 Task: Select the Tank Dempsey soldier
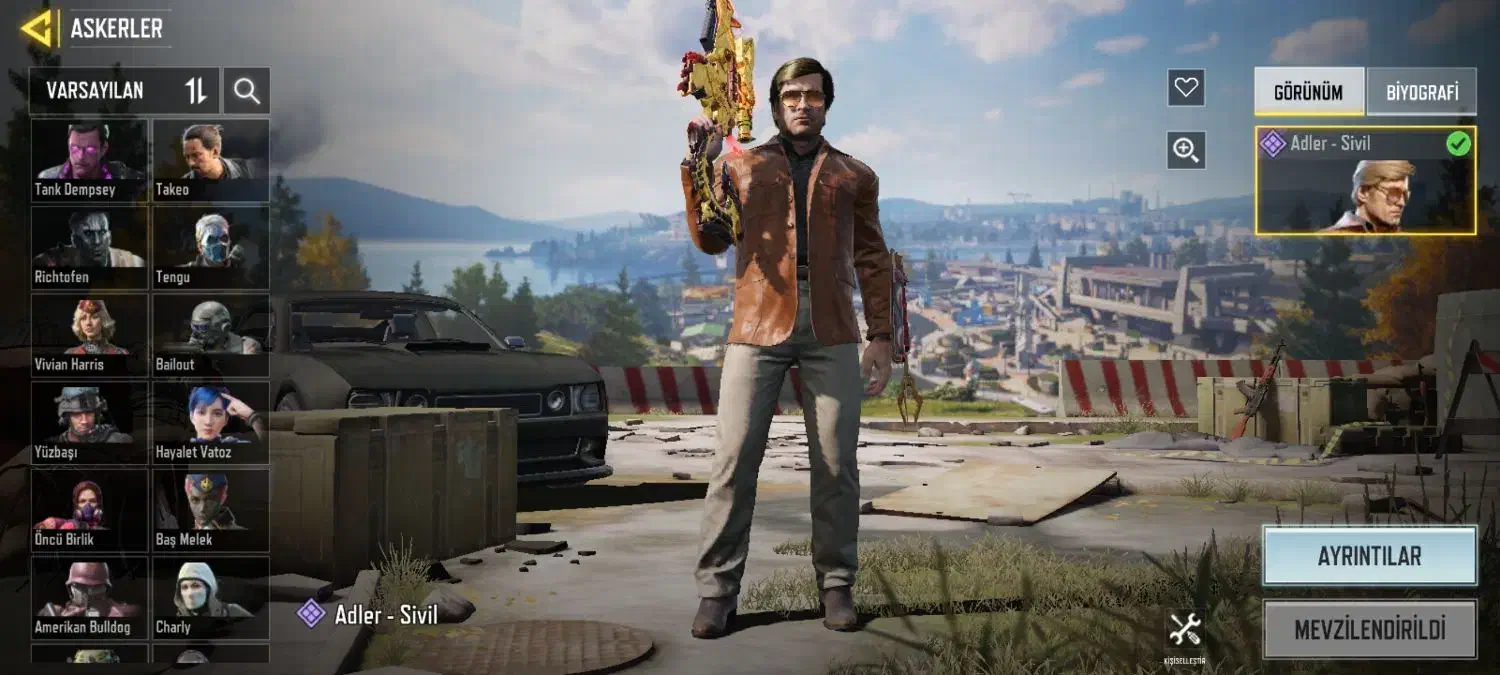coord(89,160)
